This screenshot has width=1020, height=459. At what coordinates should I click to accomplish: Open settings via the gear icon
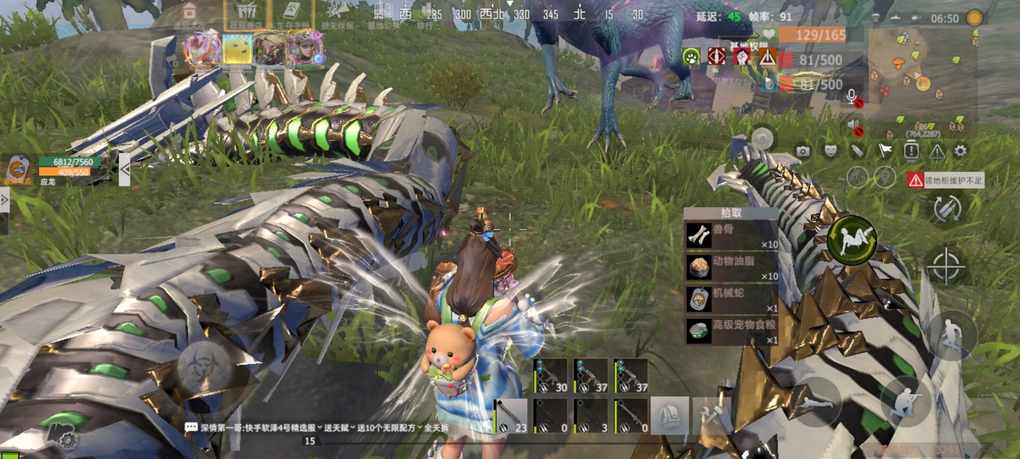pos(961,151)
